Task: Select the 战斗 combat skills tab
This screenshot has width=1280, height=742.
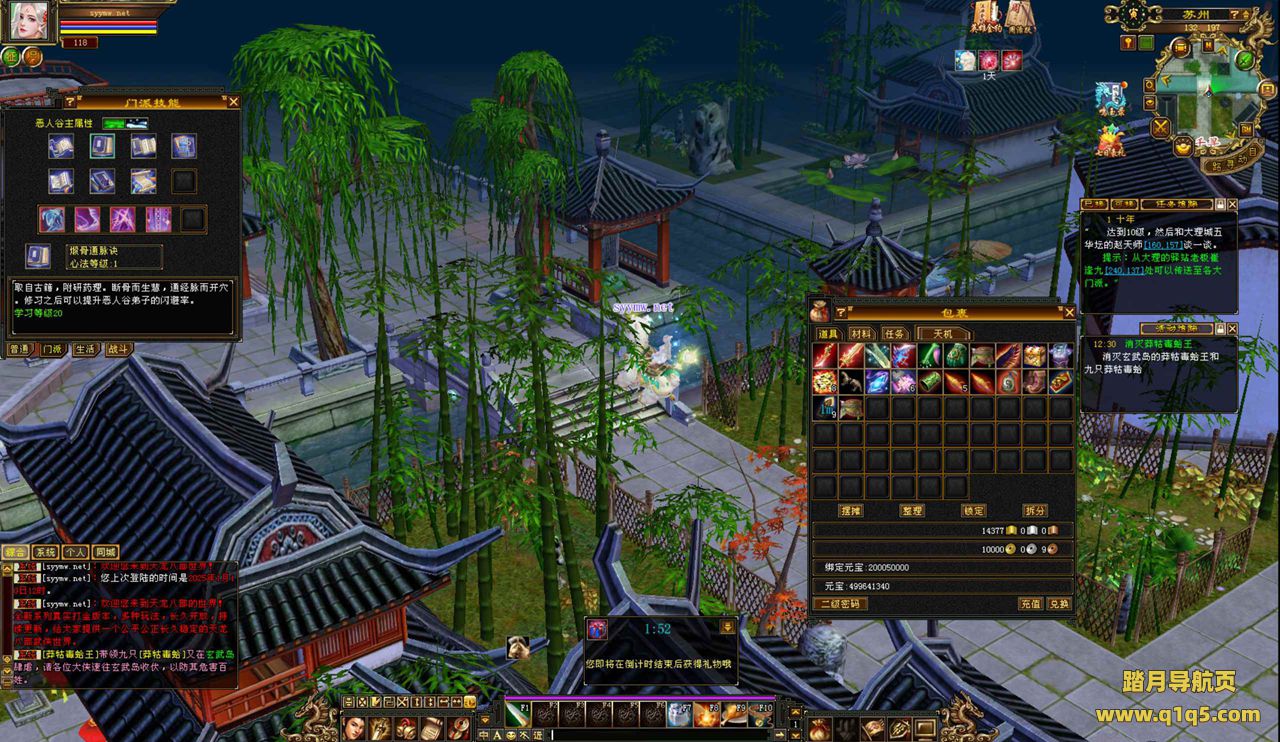Action: [118, 350]
